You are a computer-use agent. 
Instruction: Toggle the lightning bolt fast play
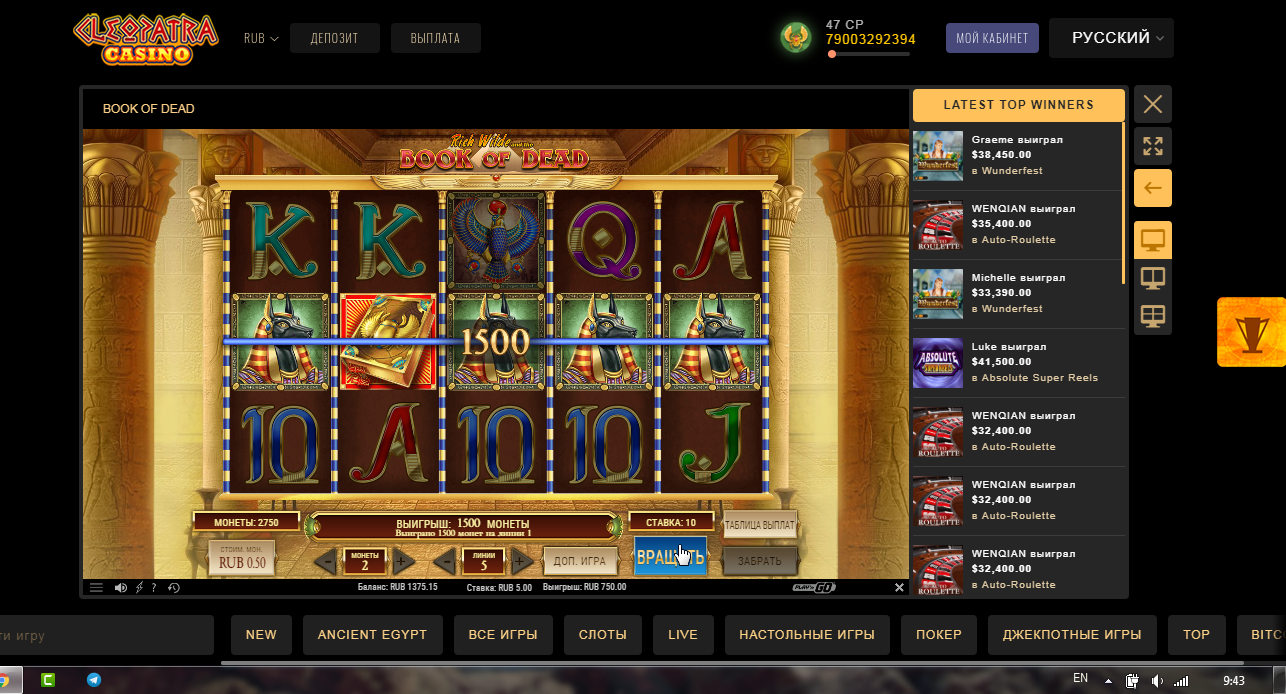pos(139,588)
